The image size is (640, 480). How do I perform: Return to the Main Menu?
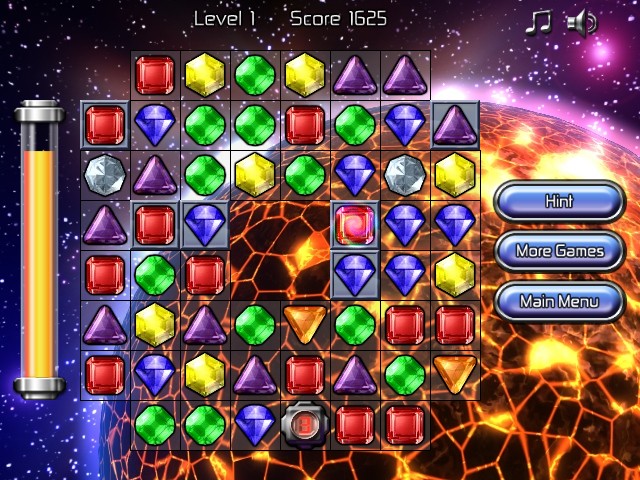click(x=559, y=300)
